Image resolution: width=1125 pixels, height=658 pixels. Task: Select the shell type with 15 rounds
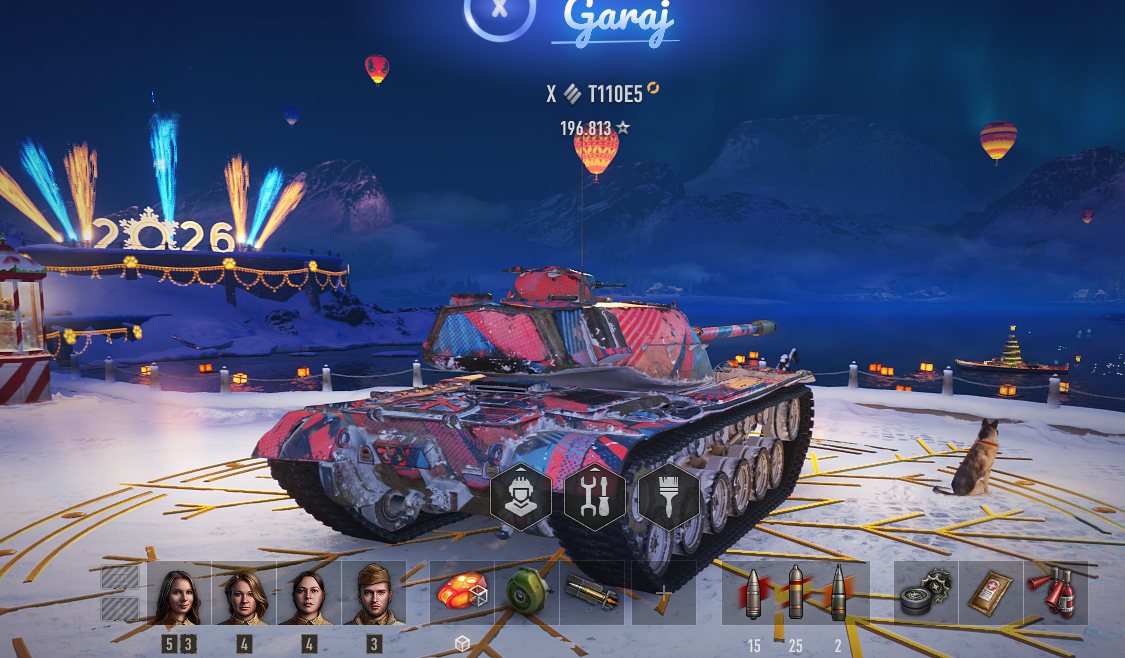tap(753, 593)
